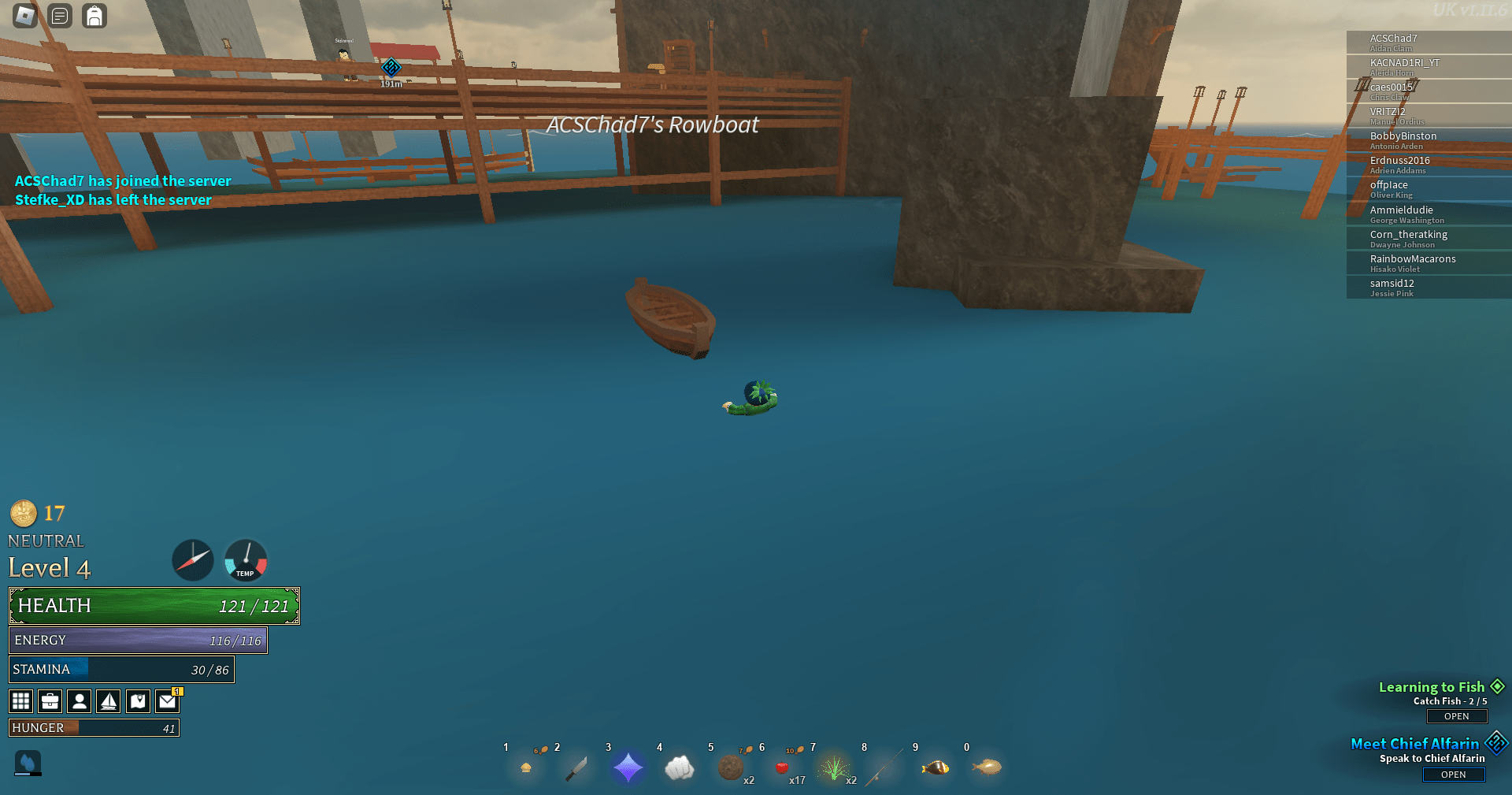1512x795 pixels.
Task: Open the mail icon with notification badge
Action: [x=167, y=700]
